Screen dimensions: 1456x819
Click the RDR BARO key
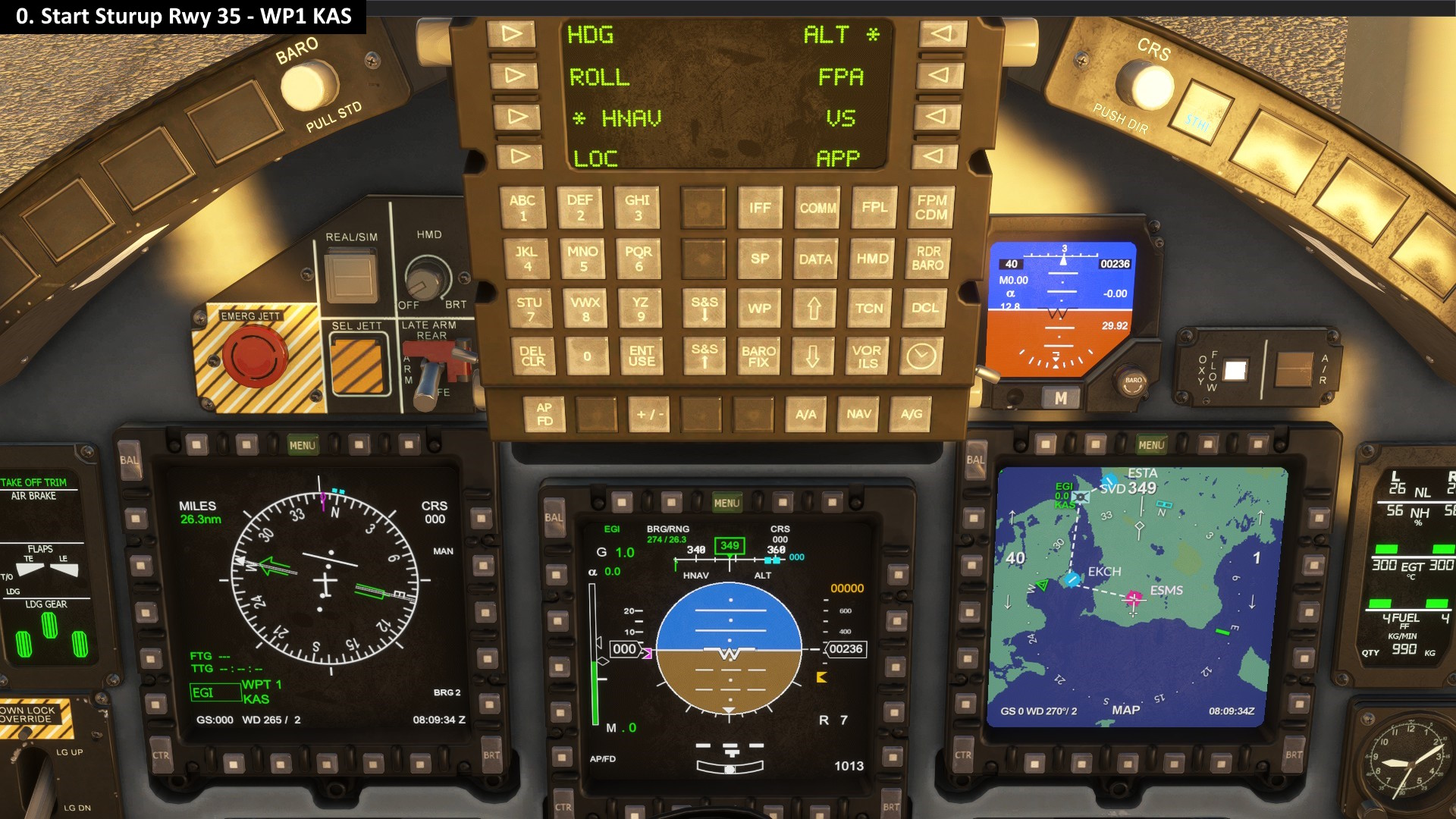pyautogui.click(x=927, y=258)
